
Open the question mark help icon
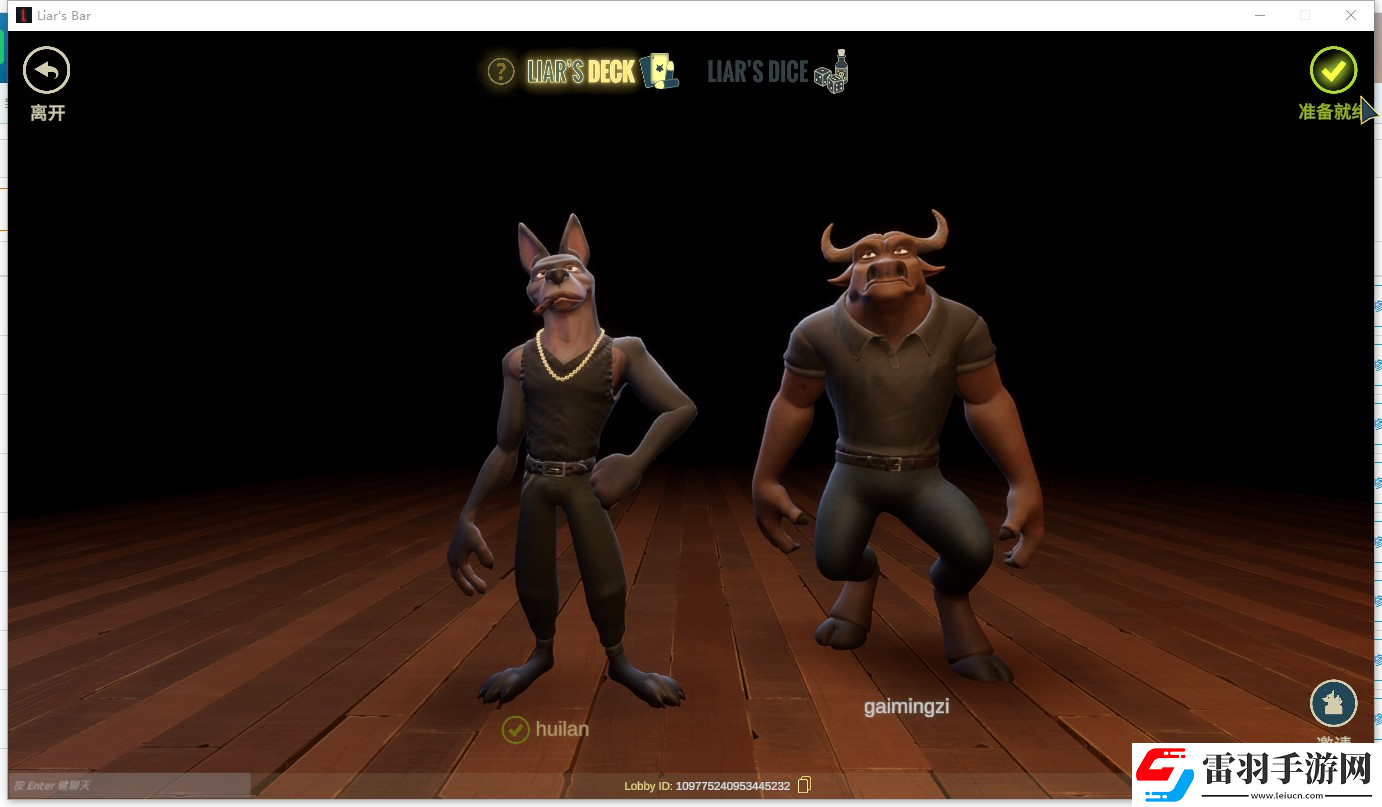click(500, 71)
